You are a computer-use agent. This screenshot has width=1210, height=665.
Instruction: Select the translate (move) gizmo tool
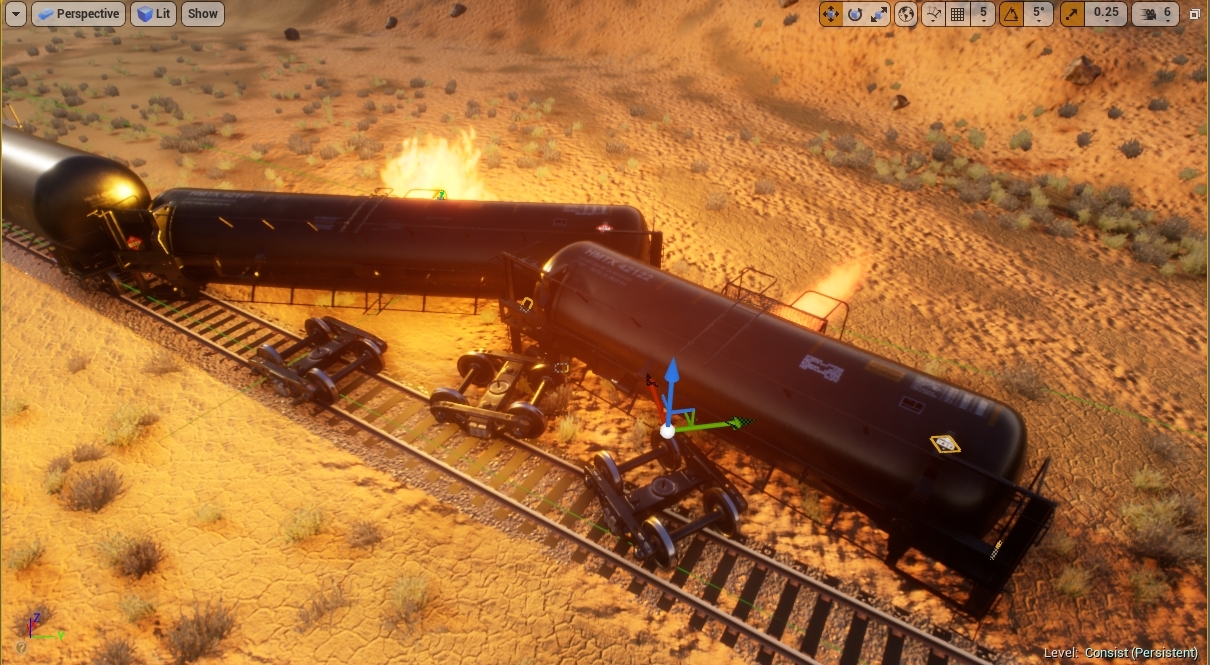click(831, 14)
